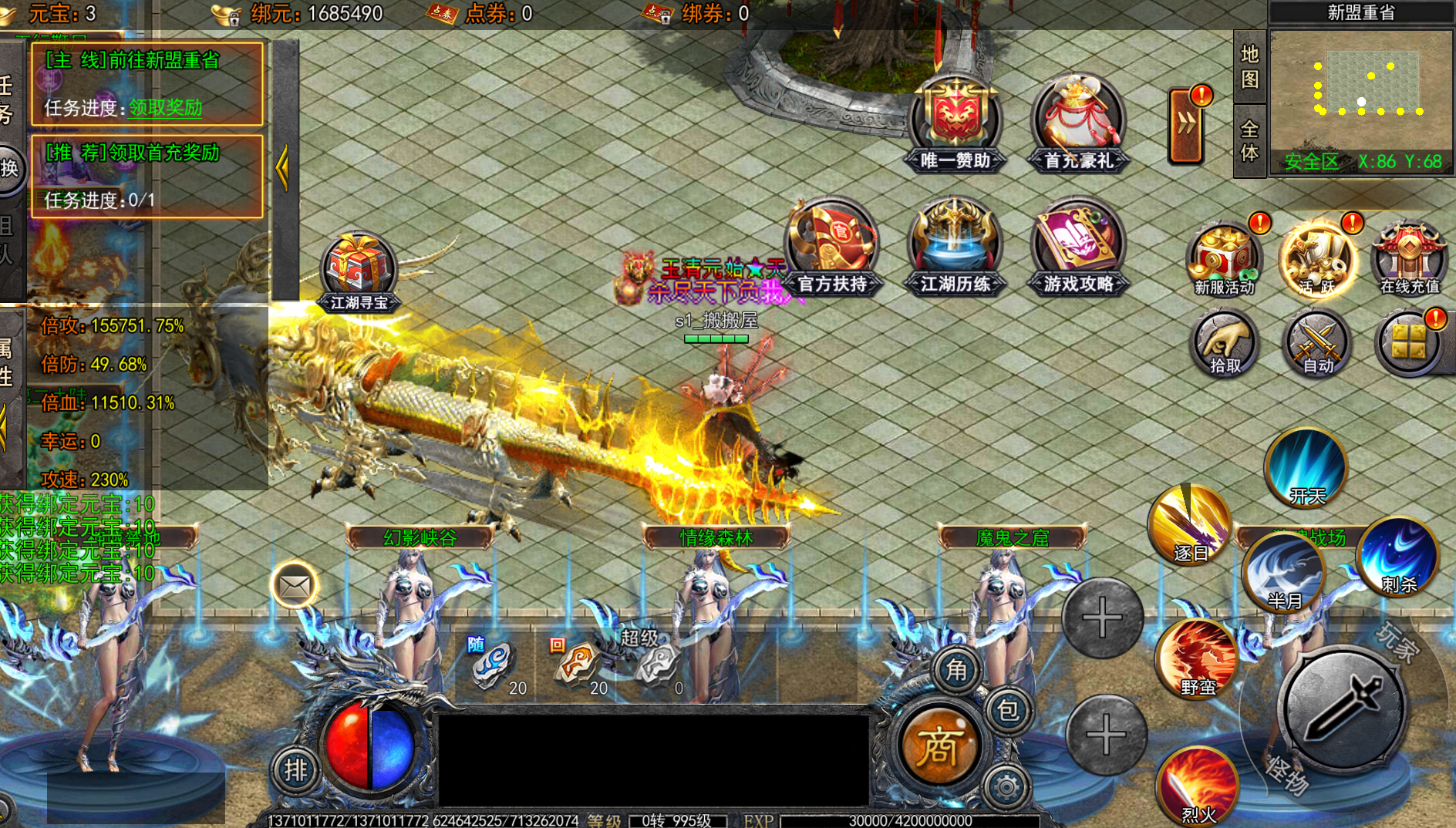This screenshot has width=1456, height=828.
Task: Use the 烈火 fire sword skill
Action: [x=1198, y=786]
